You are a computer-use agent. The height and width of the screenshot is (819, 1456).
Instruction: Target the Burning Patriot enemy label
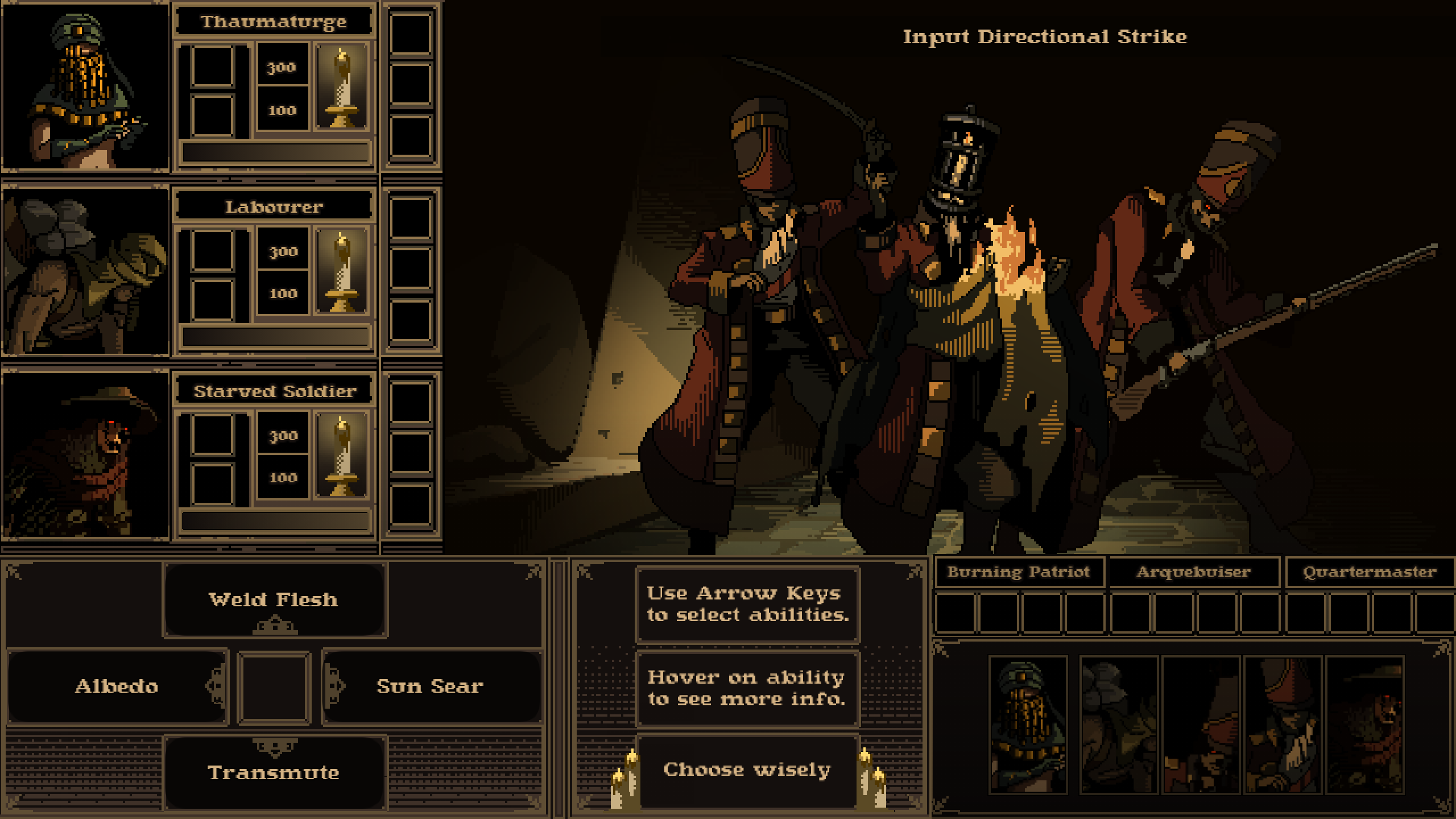pos(1019,572)
